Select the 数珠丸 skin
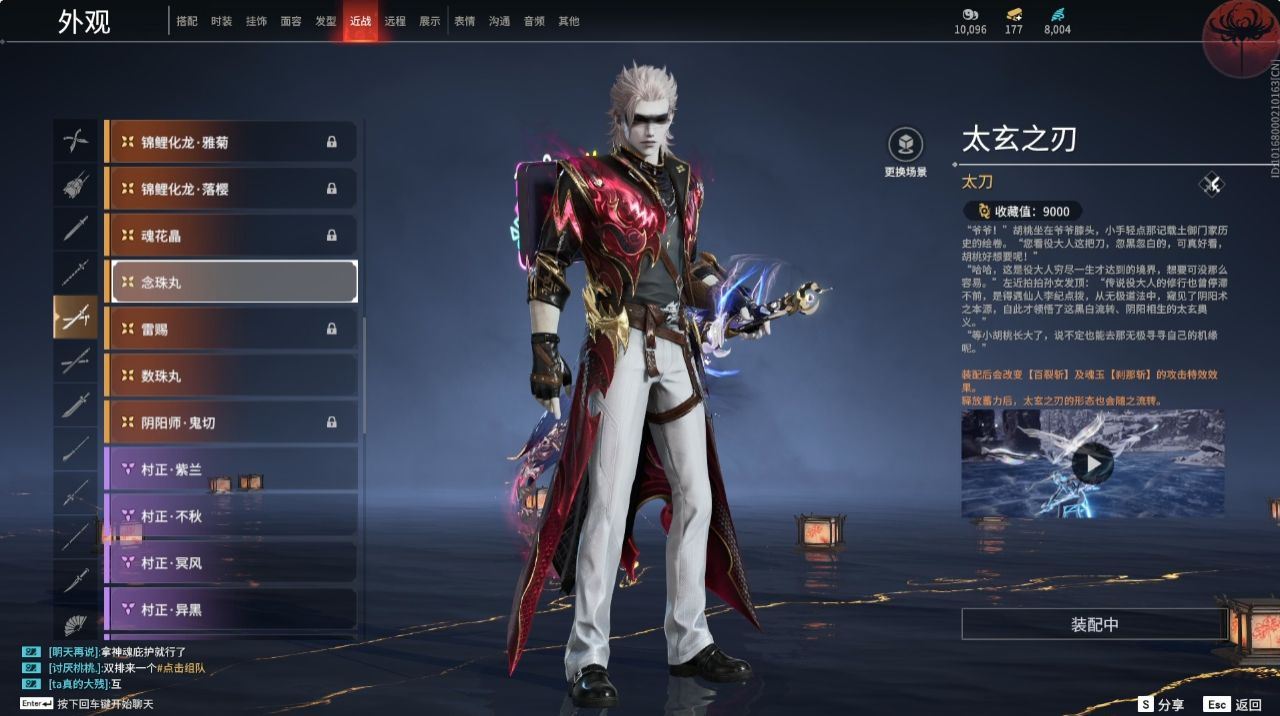This screenshot has width=1280, height=716. [x=233, y=375]
